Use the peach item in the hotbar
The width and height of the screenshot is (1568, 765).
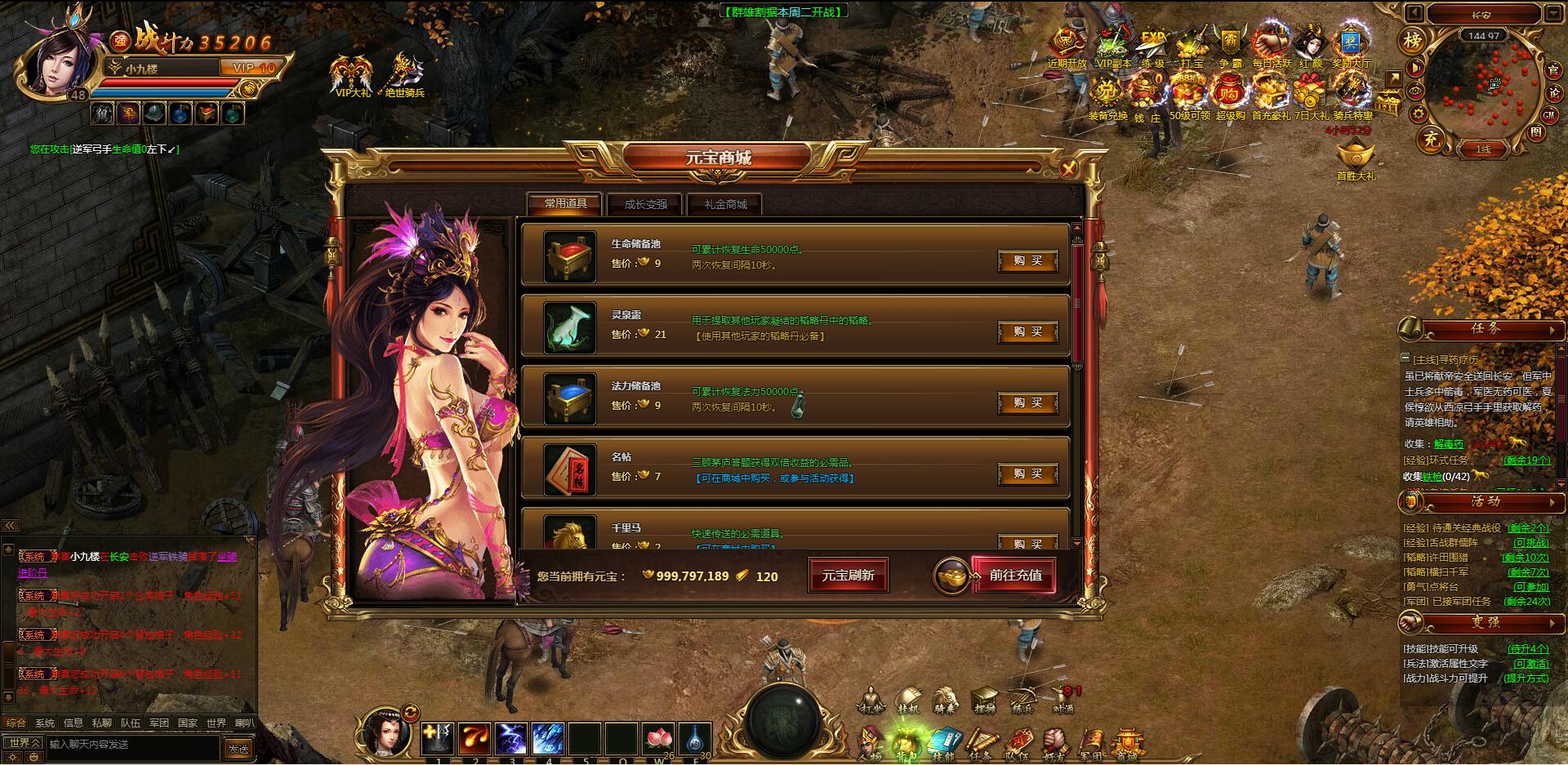[657, 739]
